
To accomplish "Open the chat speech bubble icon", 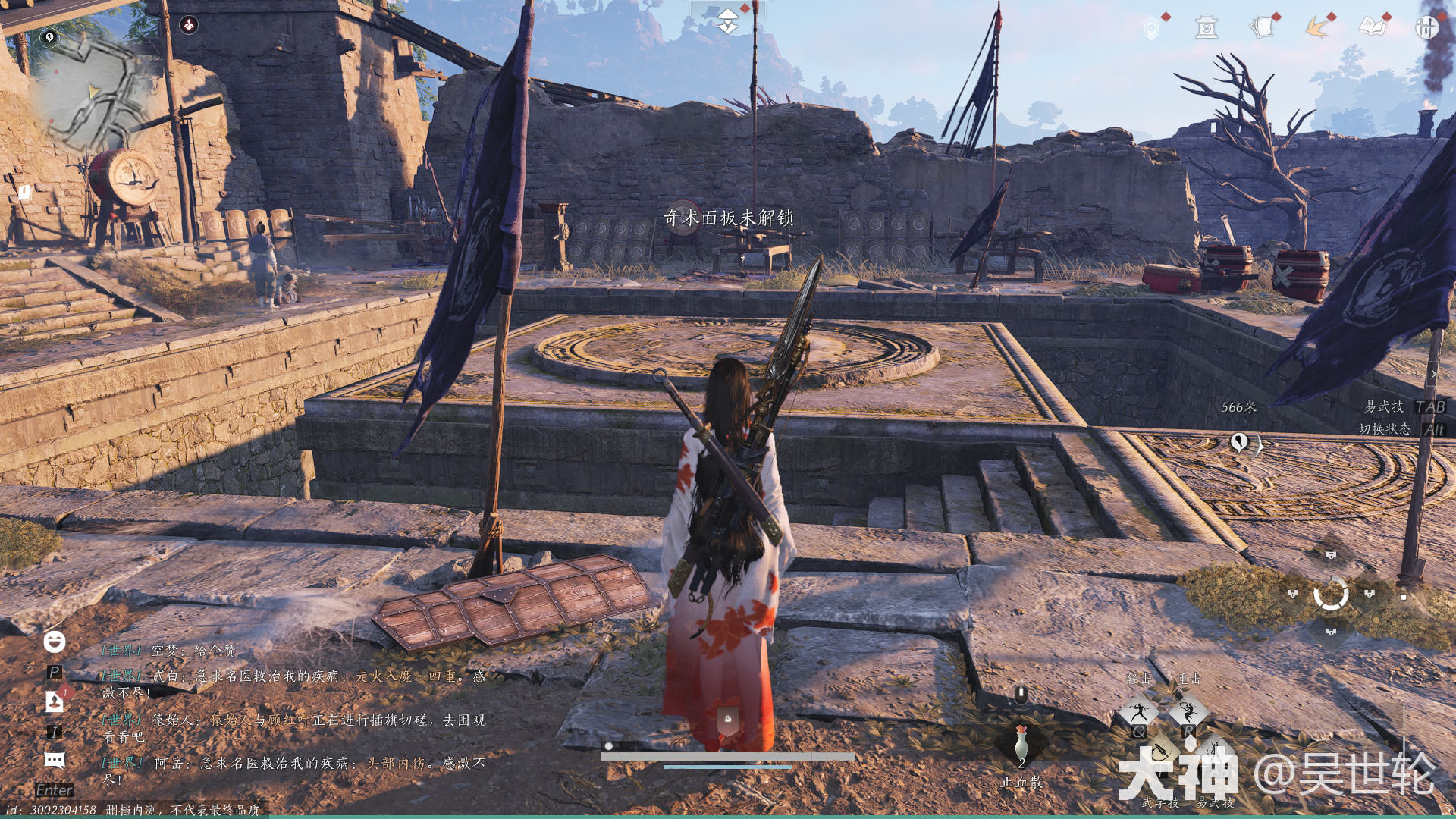I will point(54,760).
